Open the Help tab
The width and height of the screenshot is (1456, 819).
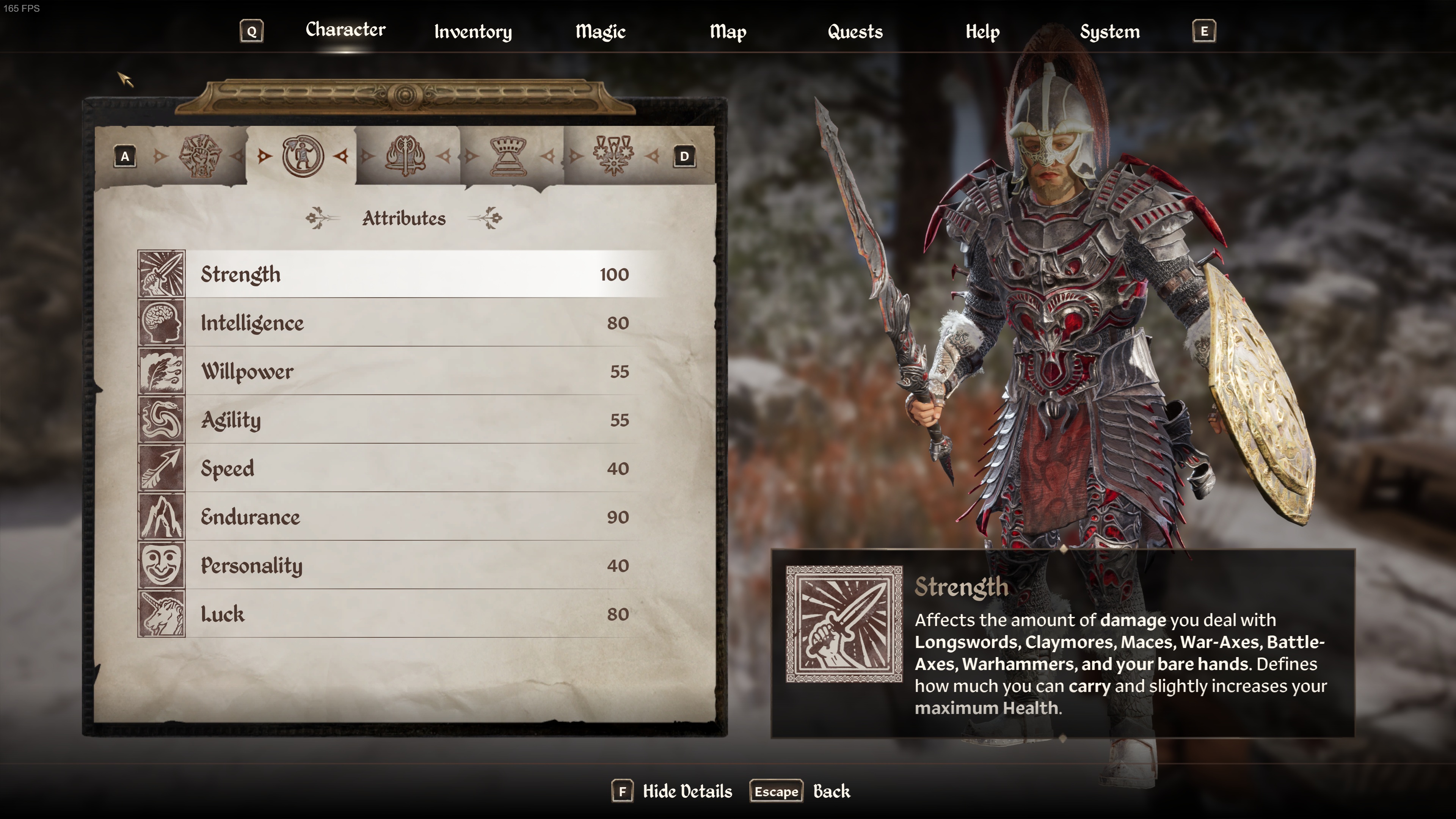point(982,31)
